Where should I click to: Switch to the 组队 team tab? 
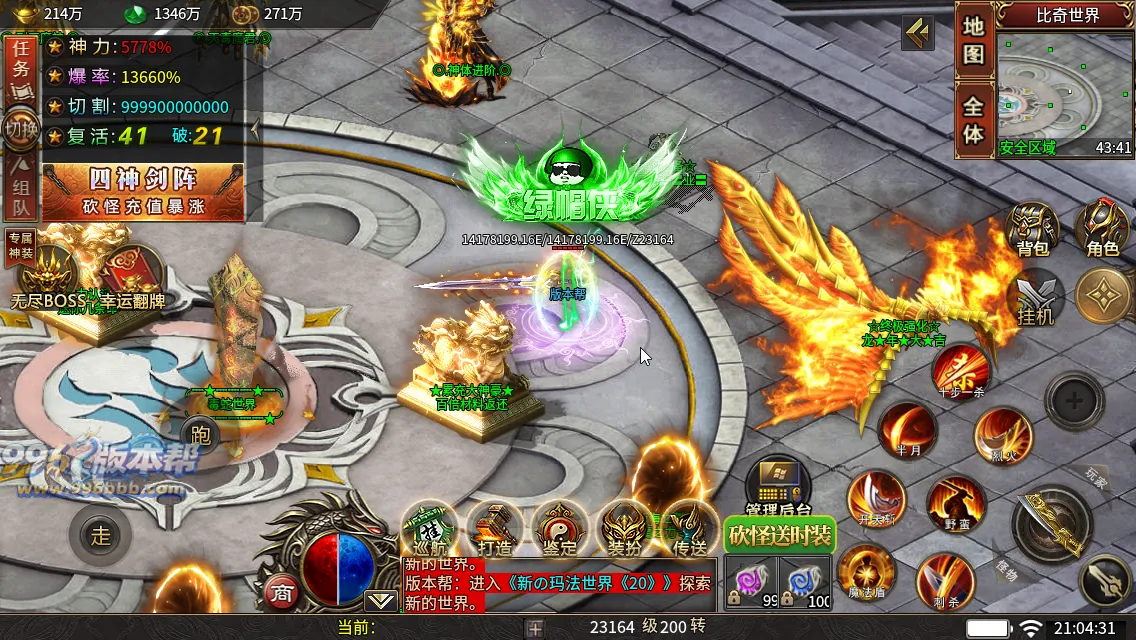point(19,193)
